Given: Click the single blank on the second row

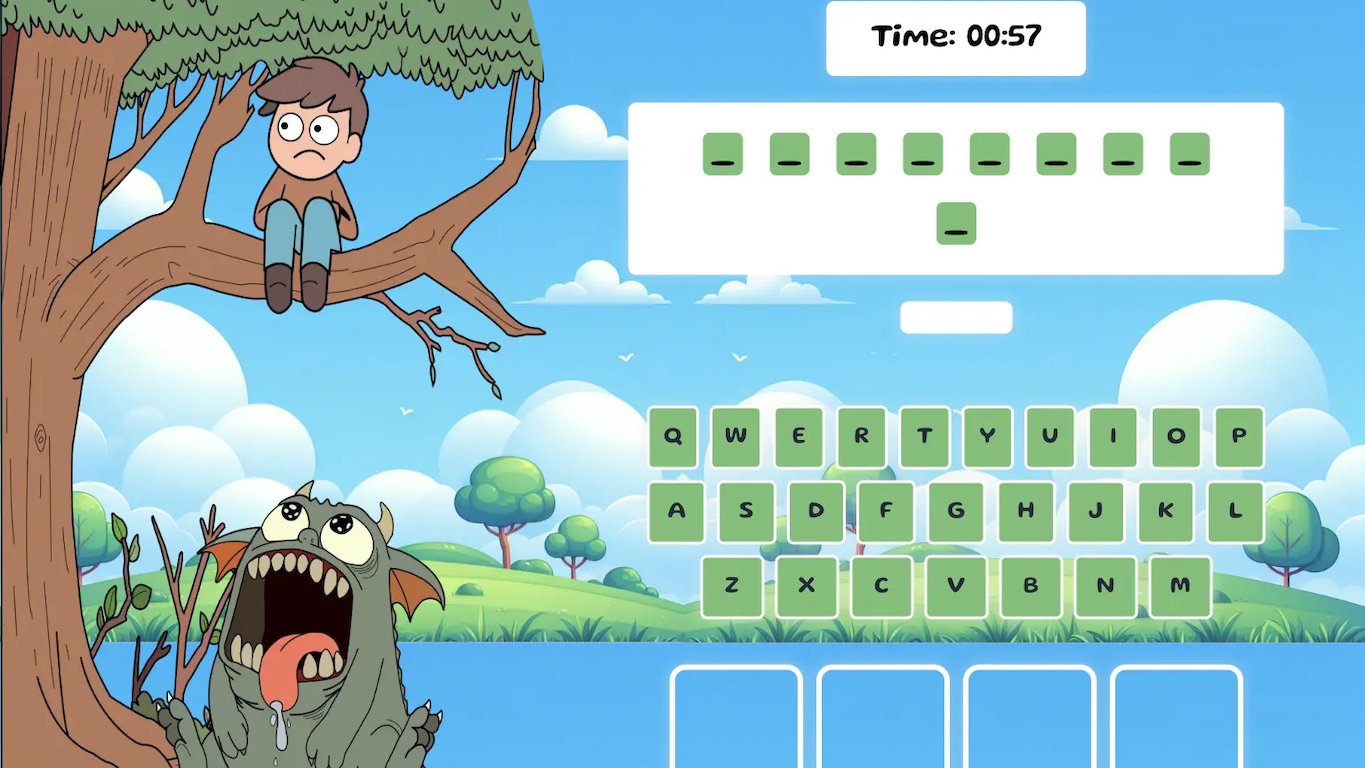Looking at the screenshot, I should 956,223.
